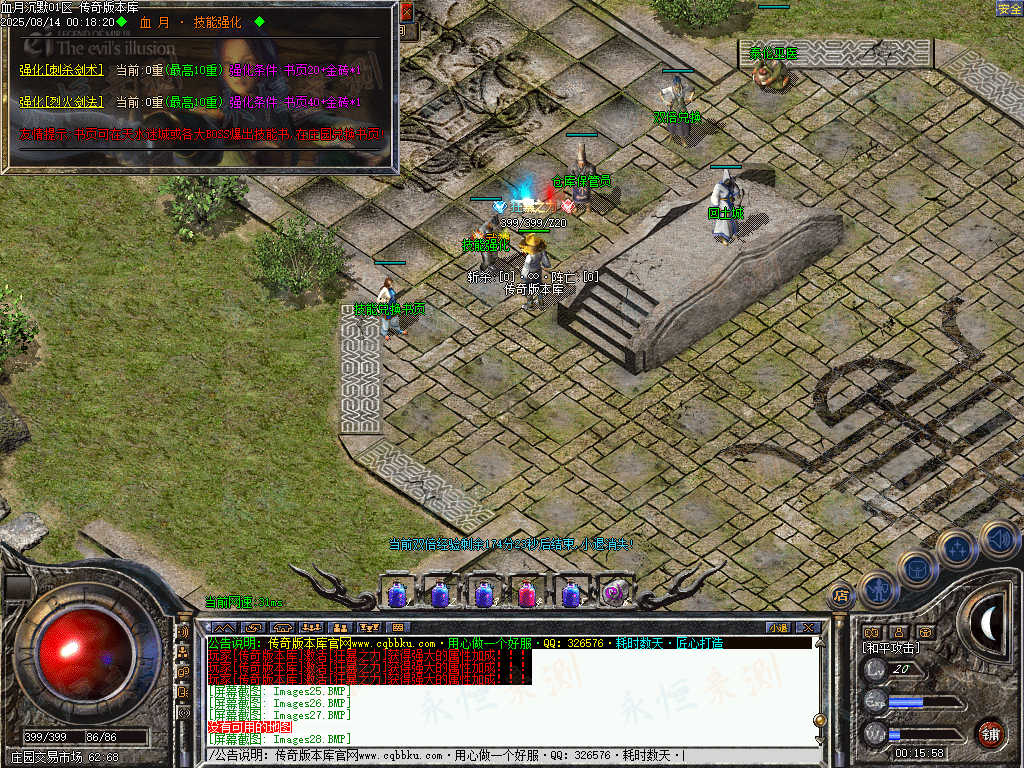The width and height of the screenshot is (1024, 768).
Task: Close the chat panel with X button
Action: coord(808,628)
